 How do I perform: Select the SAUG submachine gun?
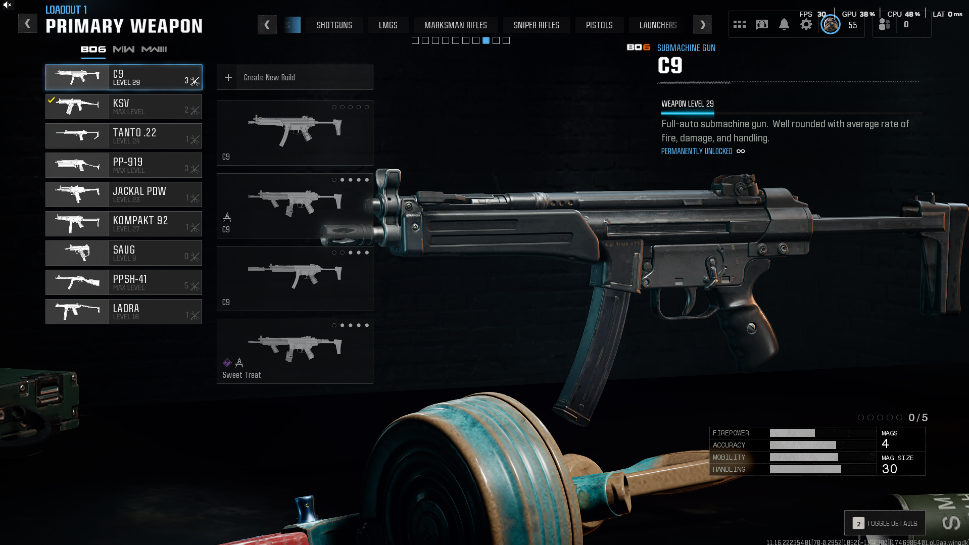coord(123,253)
